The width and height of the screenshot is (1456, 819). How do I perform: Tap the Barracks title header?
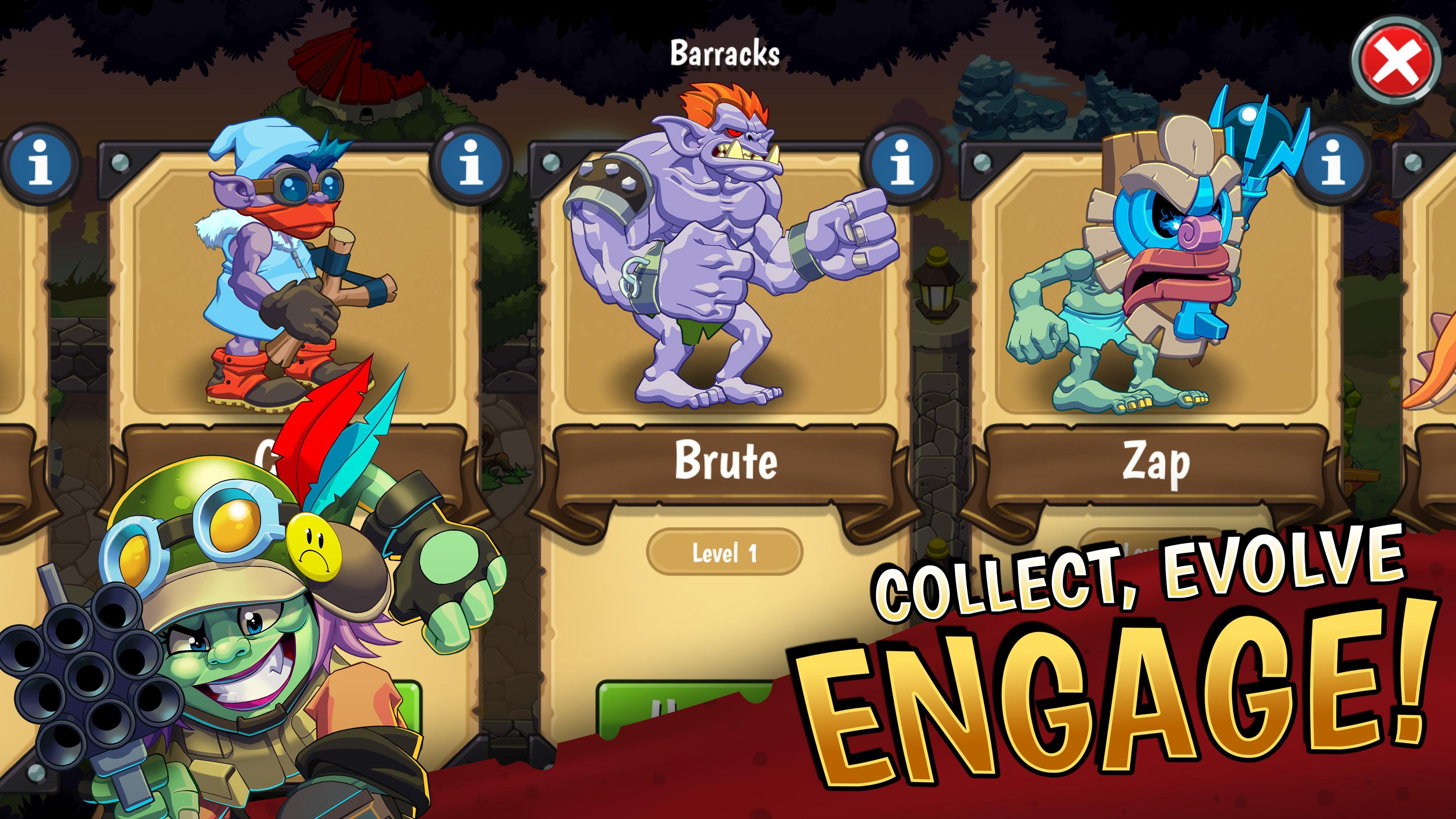coord(725,54)
